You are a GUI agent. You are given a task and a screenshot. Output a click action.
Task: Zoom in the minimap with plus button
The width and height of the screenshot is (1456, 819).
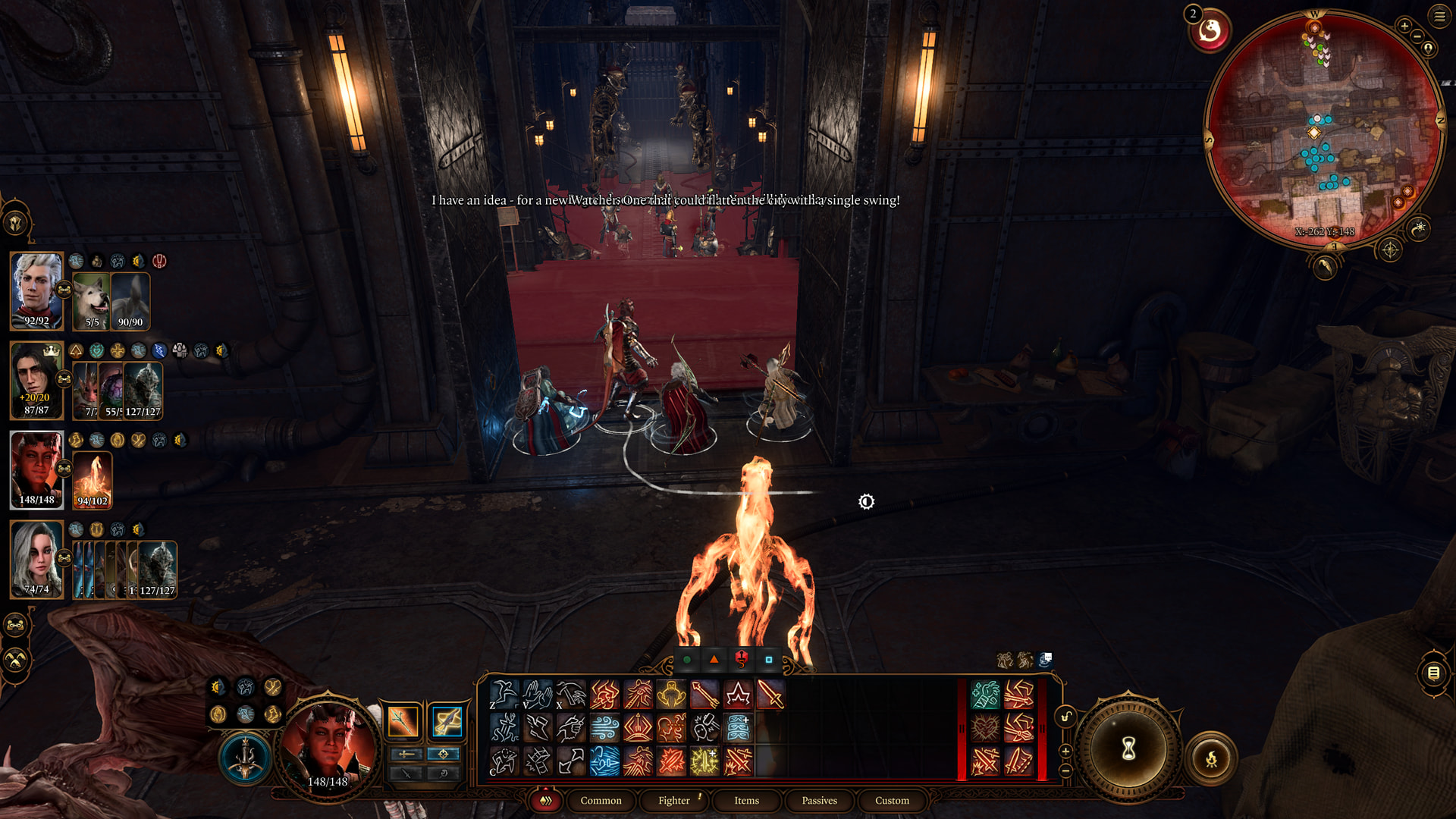pyautogui.click(x=1404, y=27)
